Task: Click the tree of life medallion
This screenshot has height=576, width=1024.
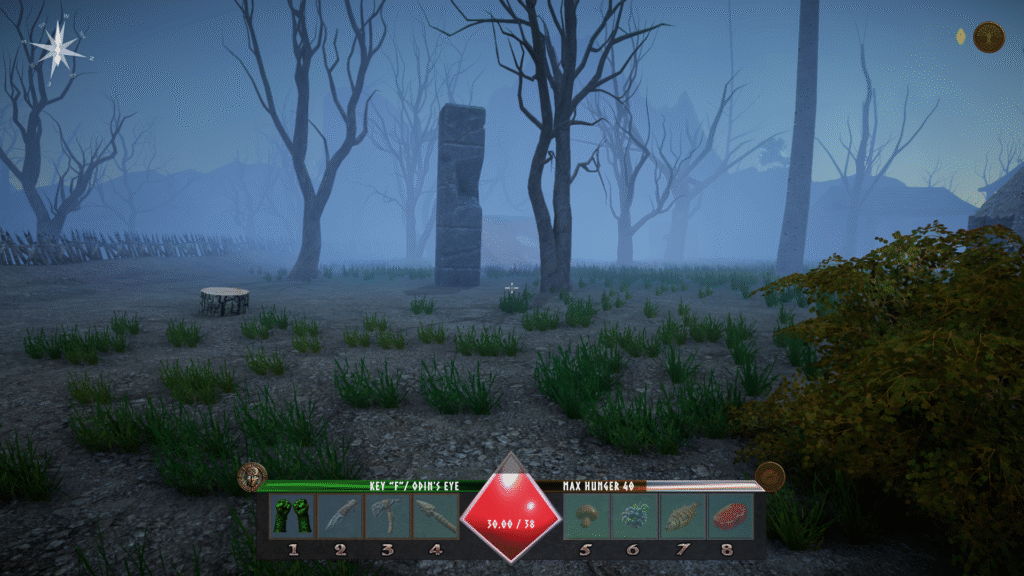Action: [988, 37]
